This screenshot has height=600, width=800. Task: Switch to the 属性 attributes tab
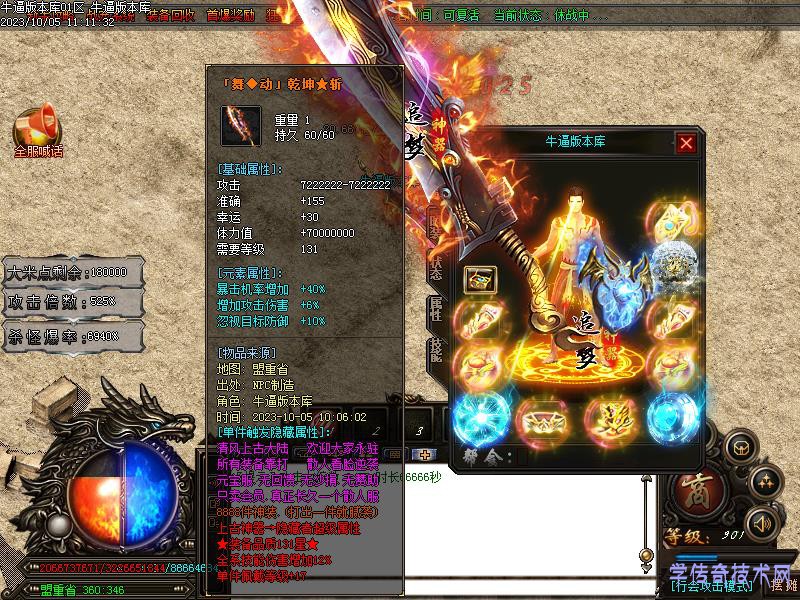click(437, 308)
